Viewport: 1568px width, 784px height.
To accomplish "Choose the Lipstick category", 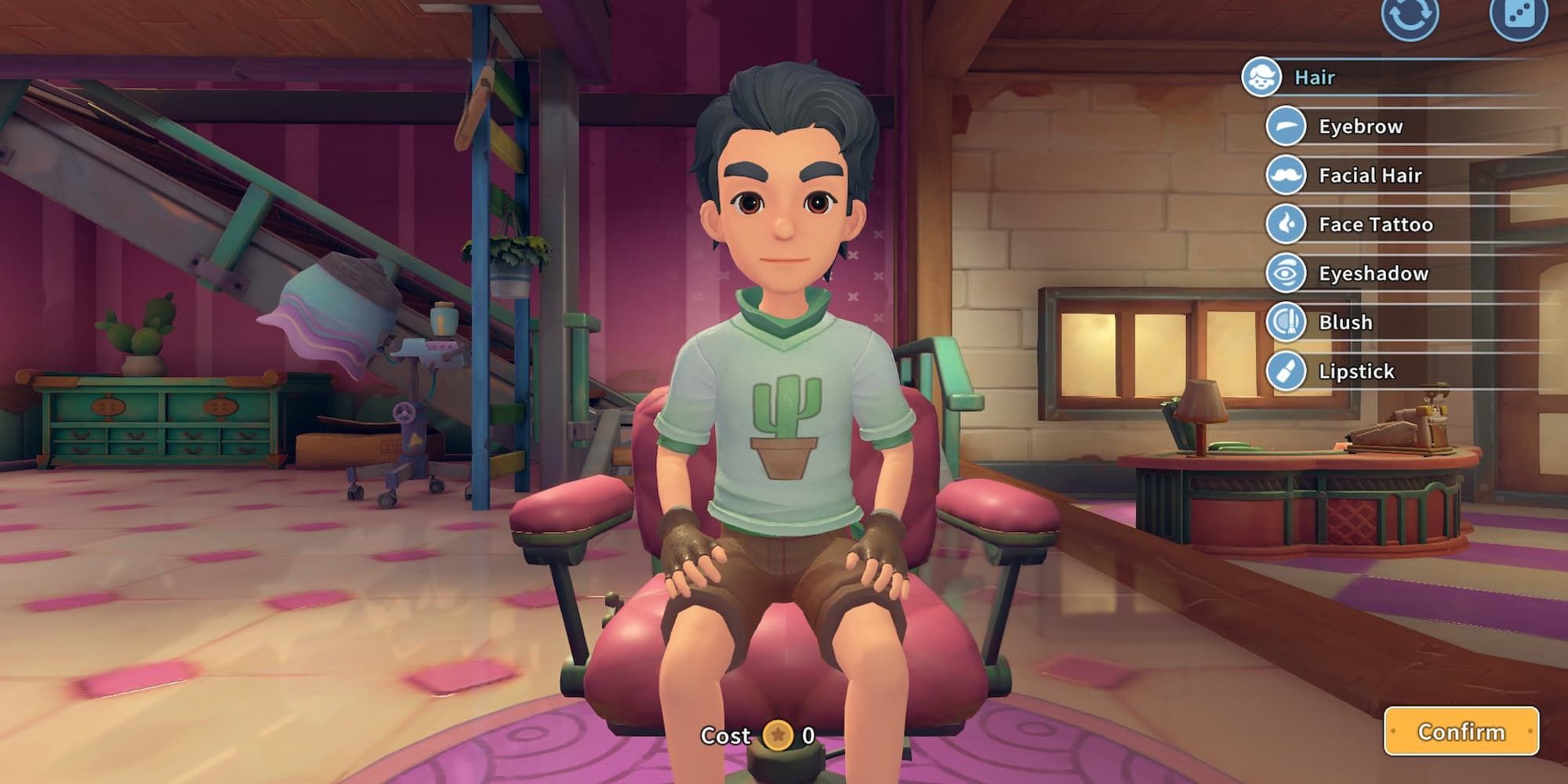I will (1356, 372).
